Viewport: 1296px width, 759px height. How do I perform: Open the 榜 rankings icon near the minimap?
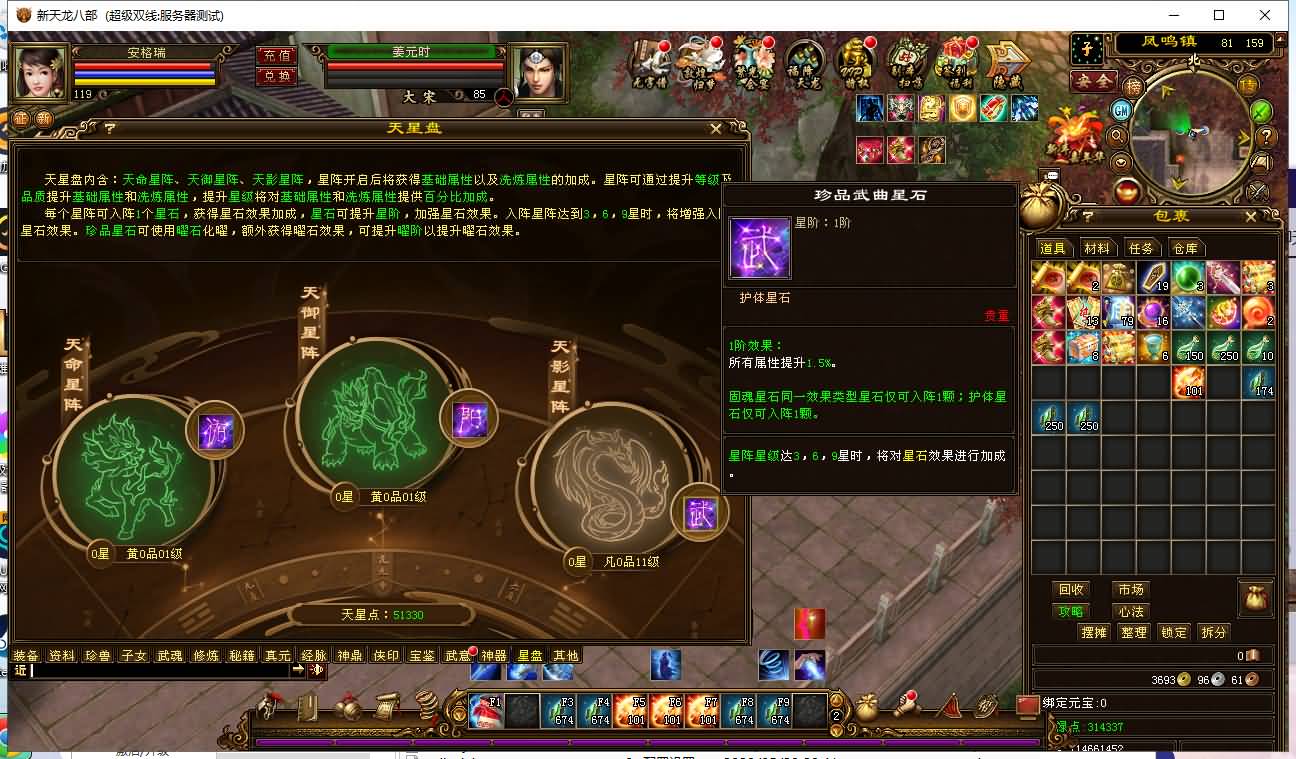pyautogui.click(x=1135, y=87)
